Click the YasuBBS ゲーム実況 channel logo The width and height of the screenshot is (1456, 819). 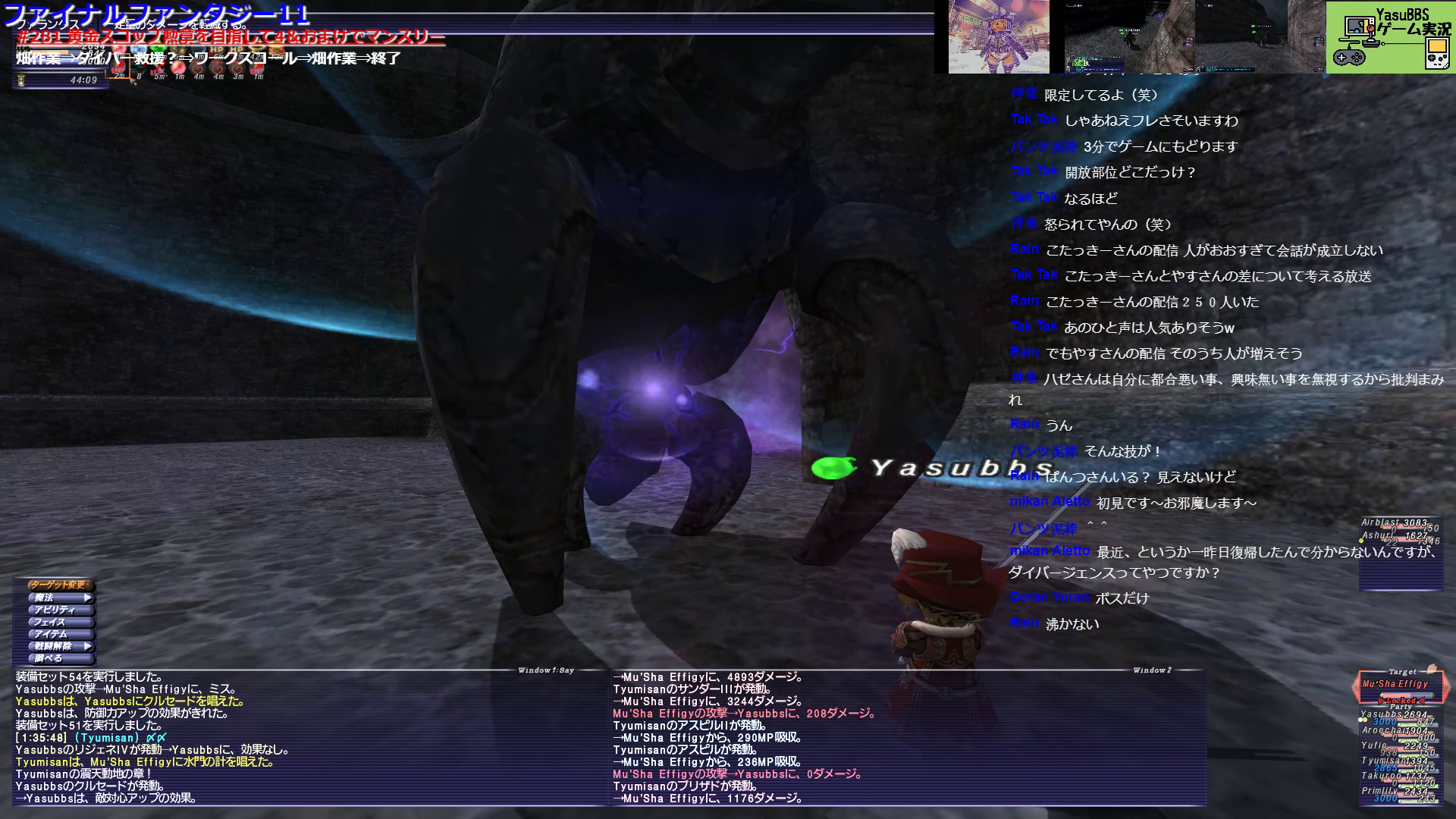pos(1389,37)
